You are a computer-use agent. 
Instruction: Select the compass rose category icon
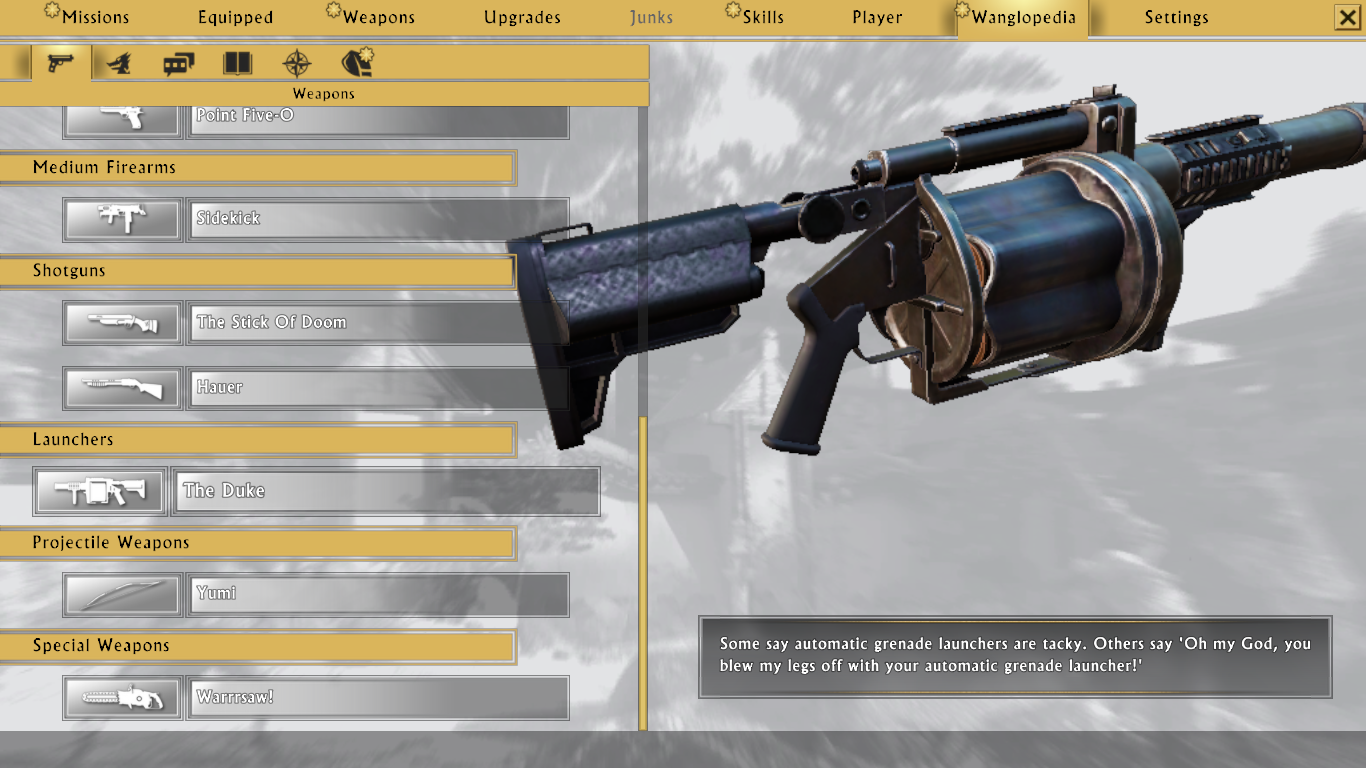297,64
